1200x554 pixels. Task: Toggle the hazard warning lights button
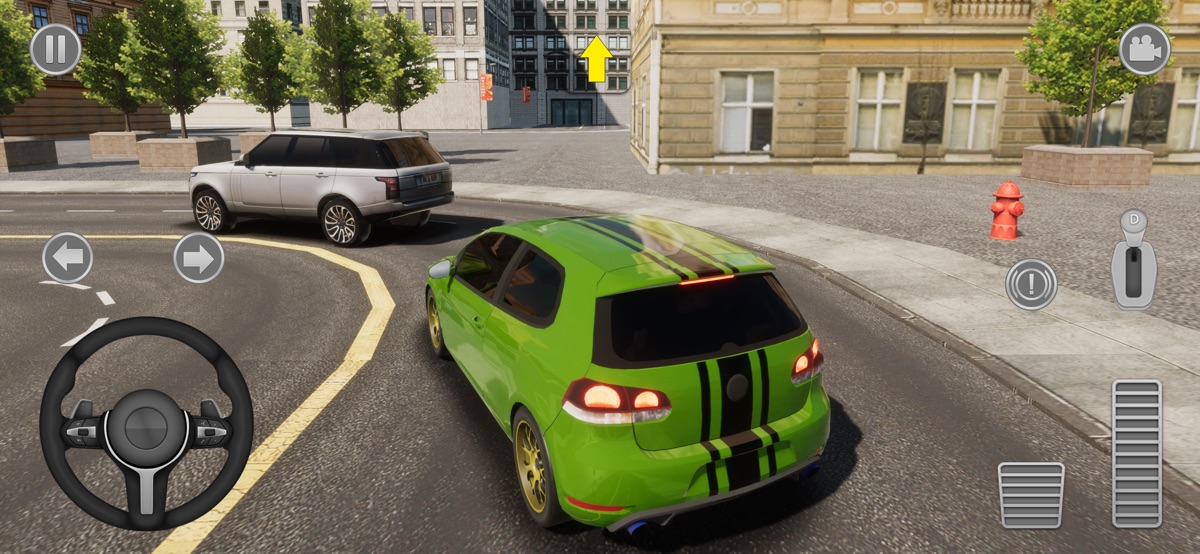point(1031,284)
